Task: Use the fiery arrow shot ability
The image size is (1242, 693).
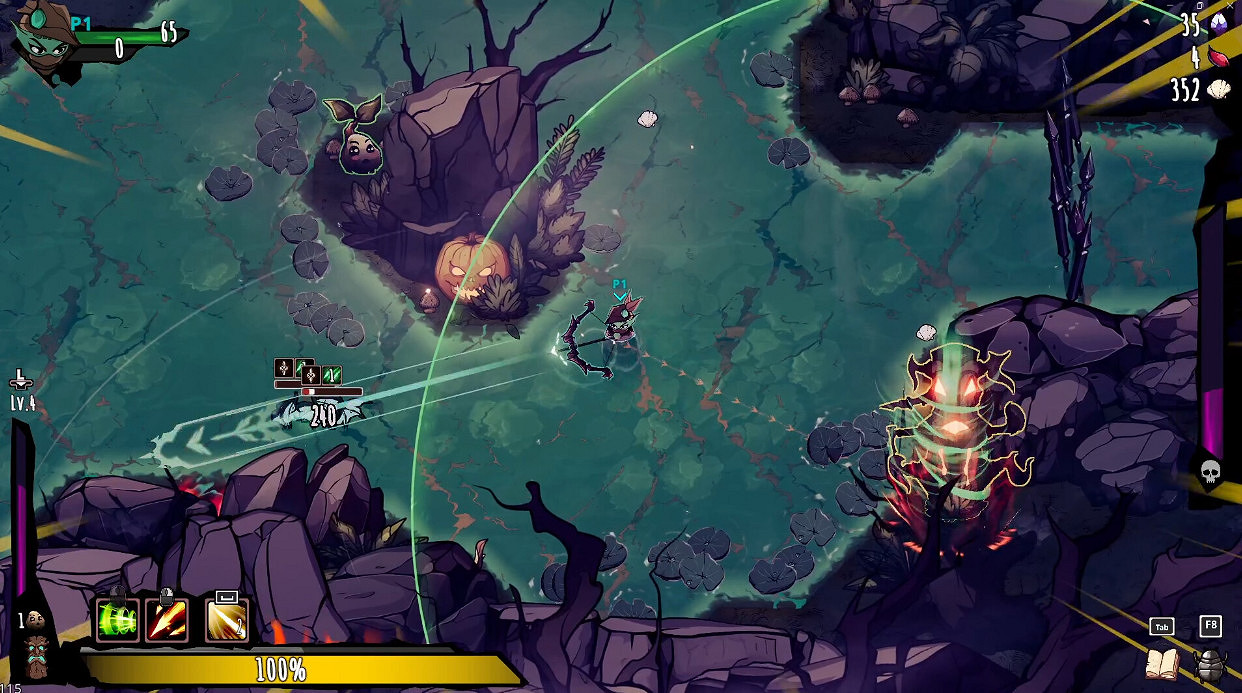Action: point(166,621)
